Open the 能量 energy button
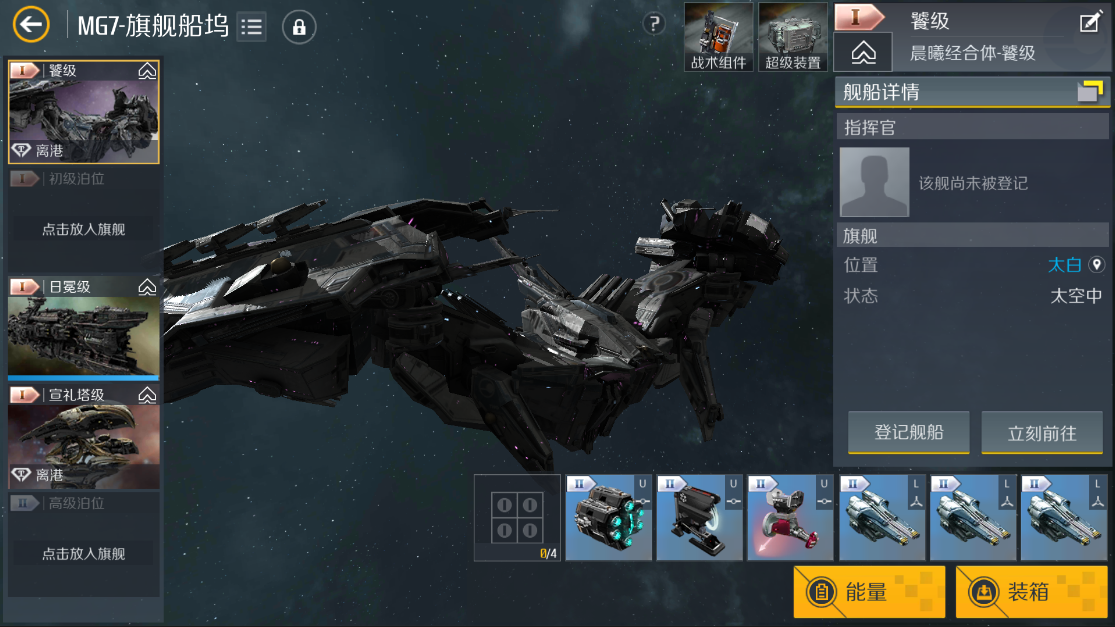The width and height of the screenshot is (1115, 627). click(x=869, y=591)
